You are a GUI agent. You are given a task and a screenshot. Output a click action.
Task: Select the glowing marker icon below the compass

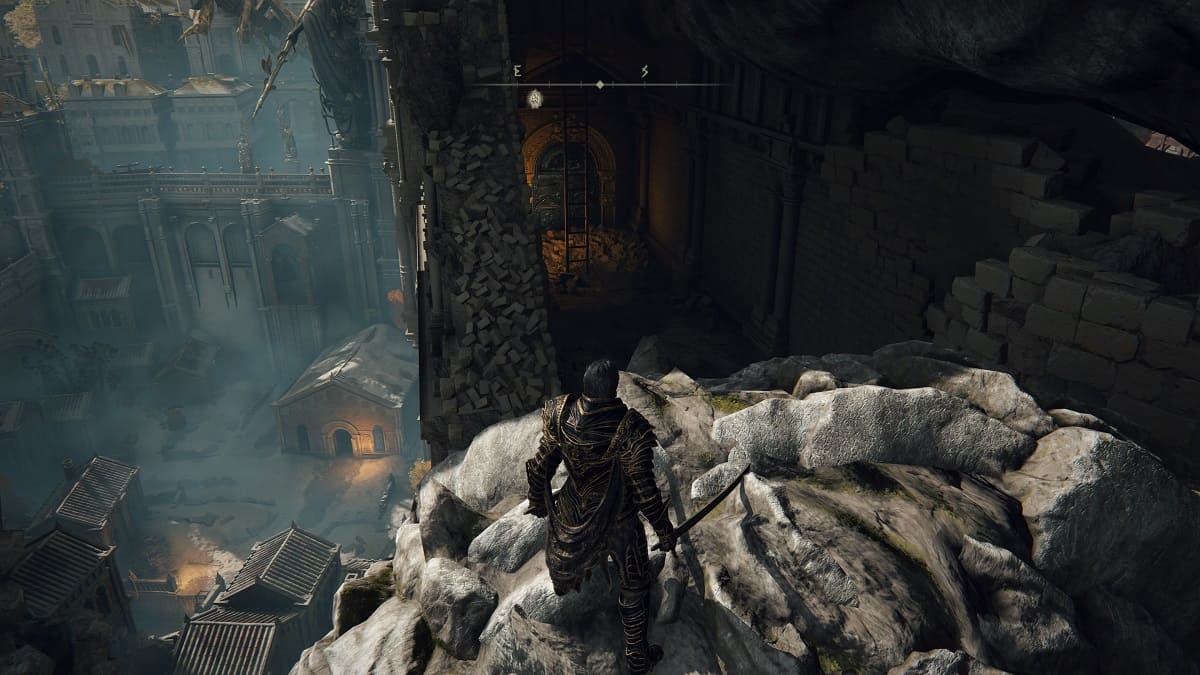[x=535, y=98]
